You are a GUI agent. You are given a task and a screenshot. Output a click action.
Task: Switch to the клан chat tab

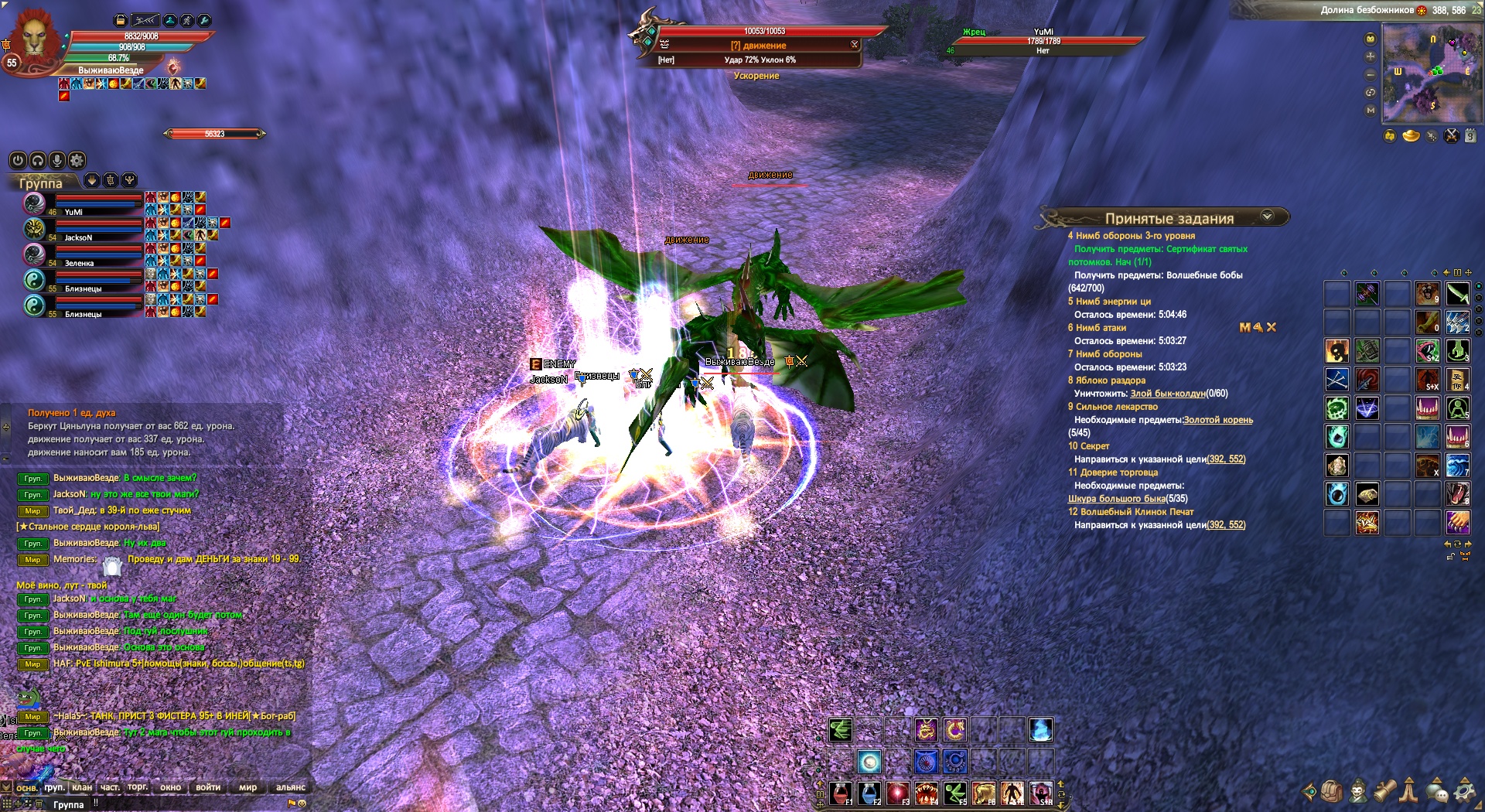click(x=82, y=787)
